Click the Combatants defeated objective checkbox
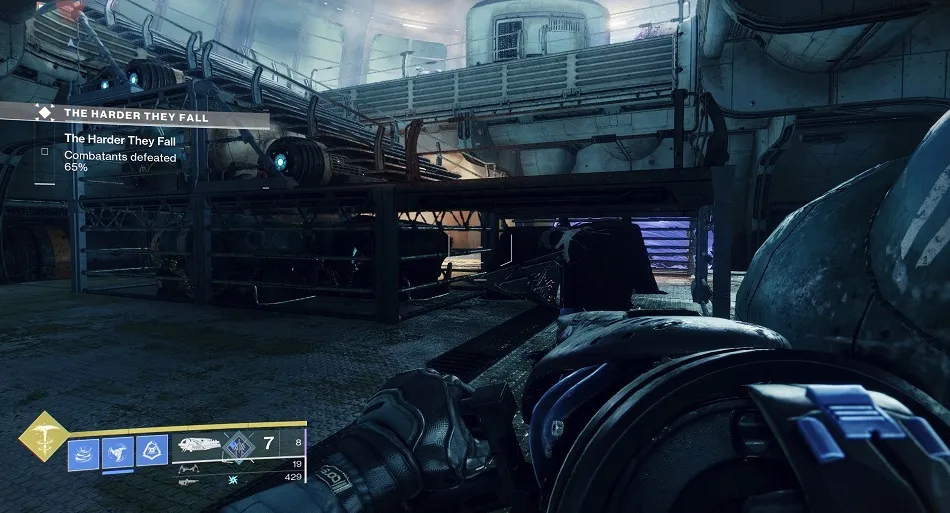The width and height of the screenshot is (950, 513). point(44,152)
